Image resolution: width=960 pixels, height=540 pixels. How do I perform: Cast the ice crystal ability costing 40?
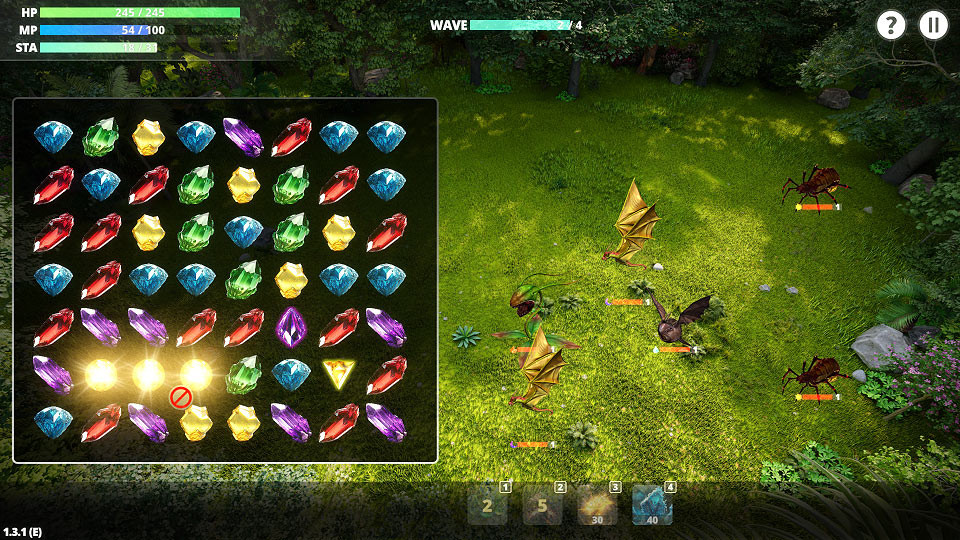(652, 506)
